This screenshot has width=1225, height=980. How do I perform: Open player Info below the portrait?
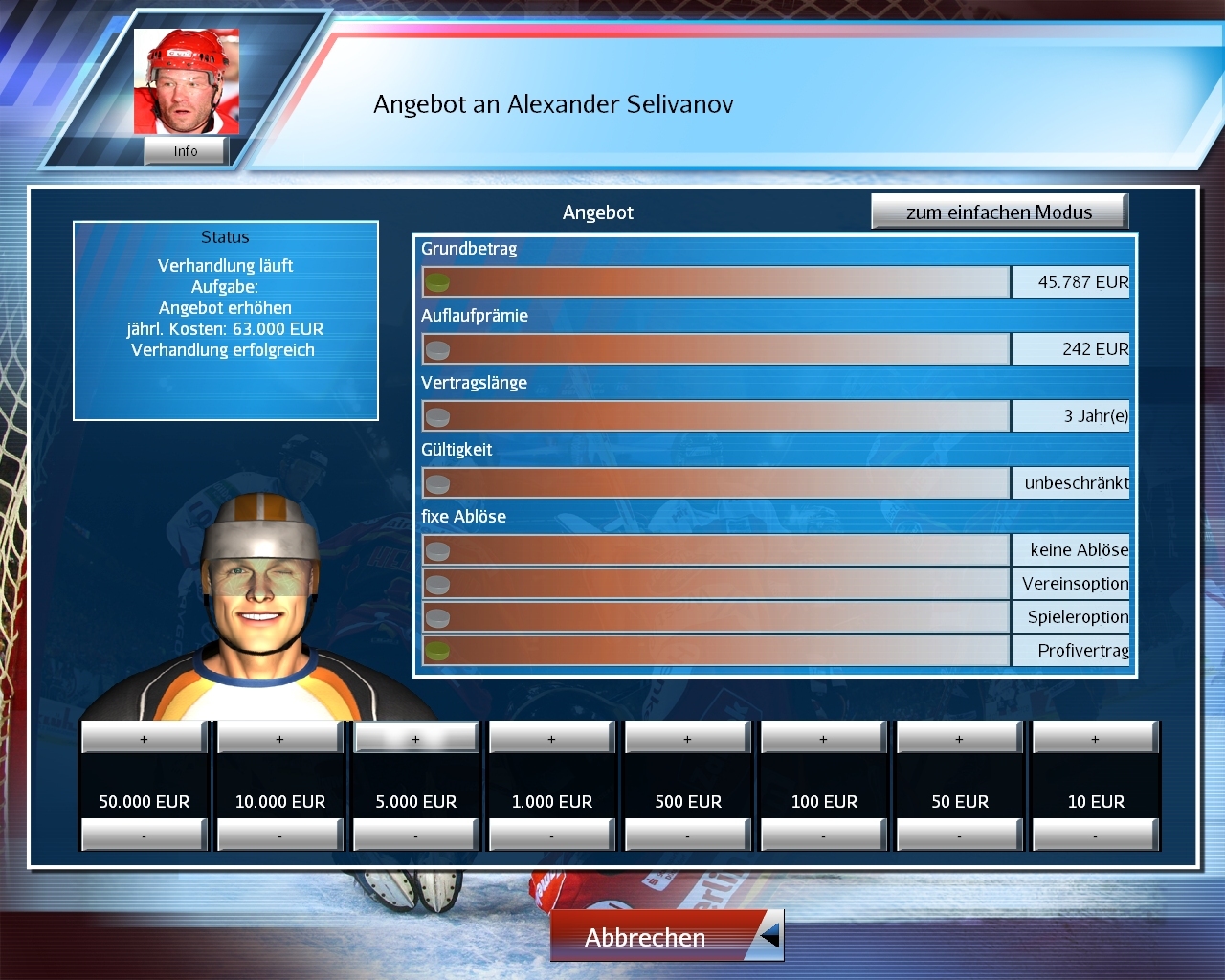pos(186,151)
